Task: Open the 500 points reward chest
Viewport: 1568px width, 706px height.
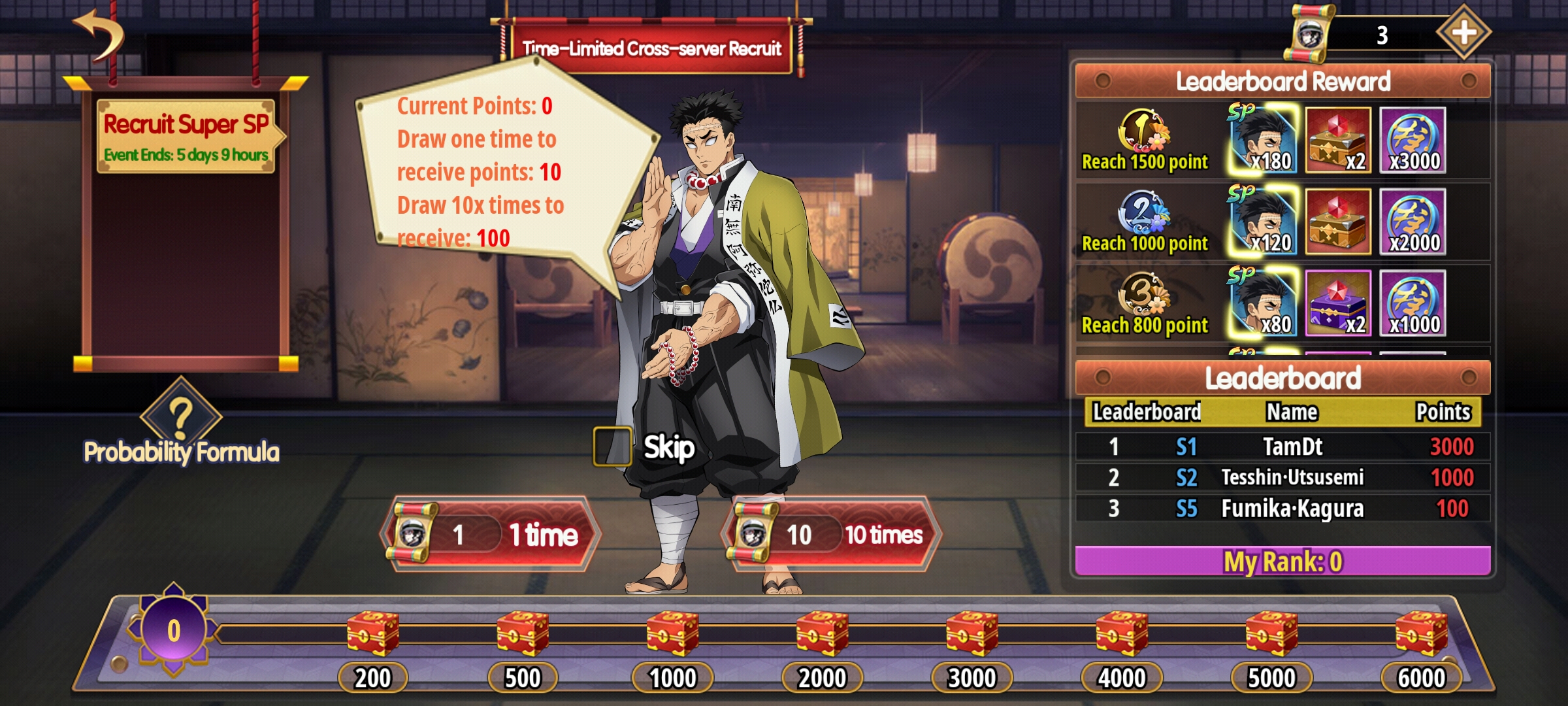Action: pos(523,633)
